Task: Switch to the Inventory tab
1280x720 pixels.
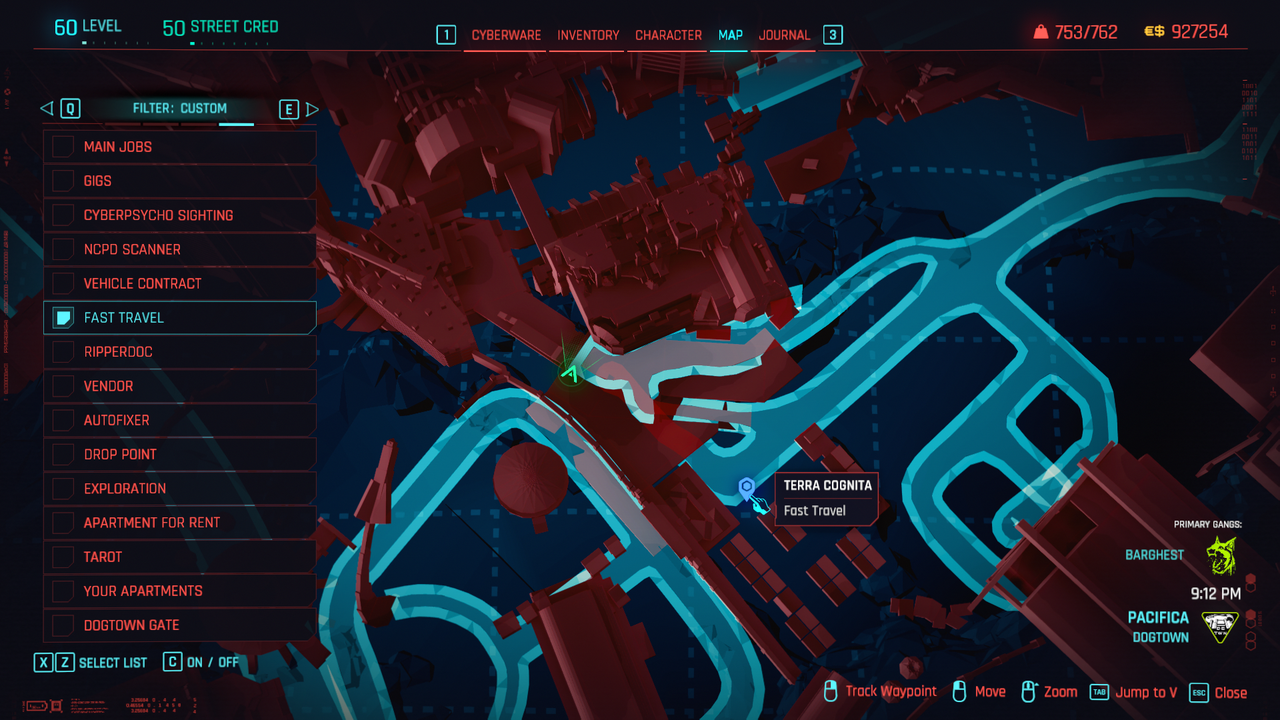Action: [x=588, y=35]
